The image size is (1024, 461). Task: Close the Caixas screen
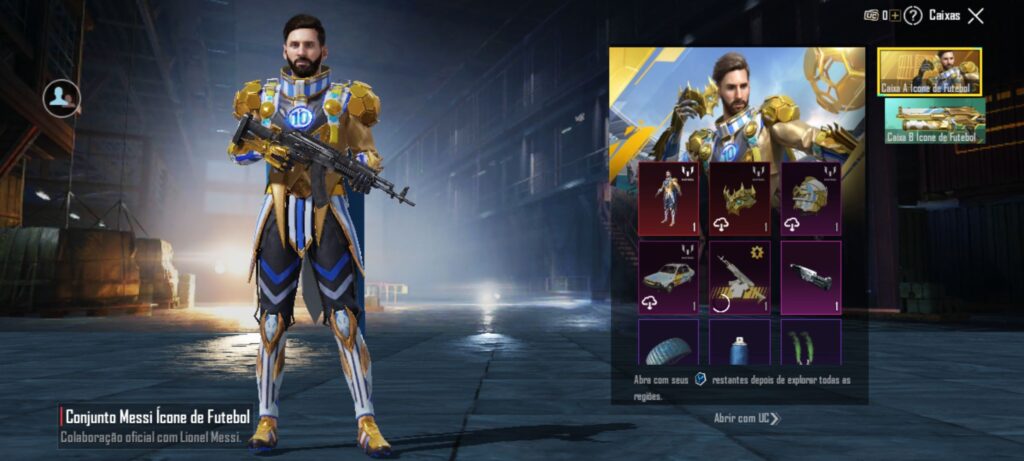(976, 15)
